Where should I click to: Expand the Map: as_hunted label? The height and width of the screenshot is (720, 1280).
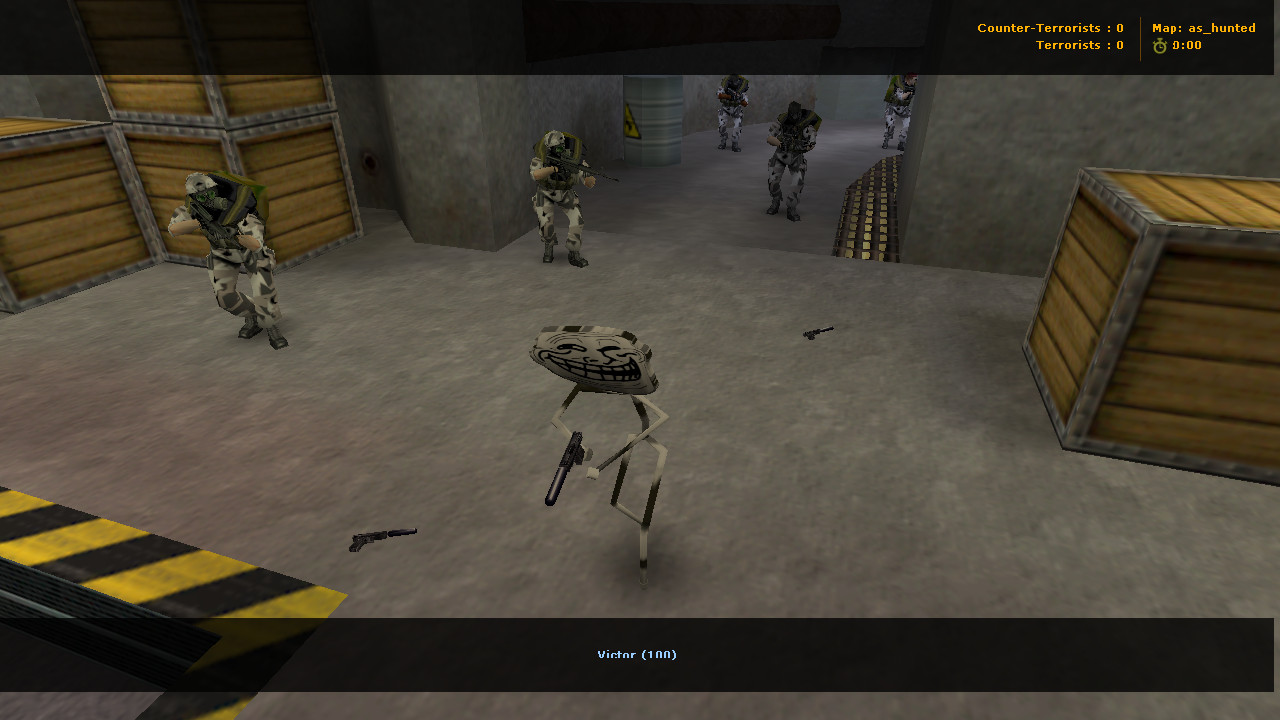(1202, 28)
